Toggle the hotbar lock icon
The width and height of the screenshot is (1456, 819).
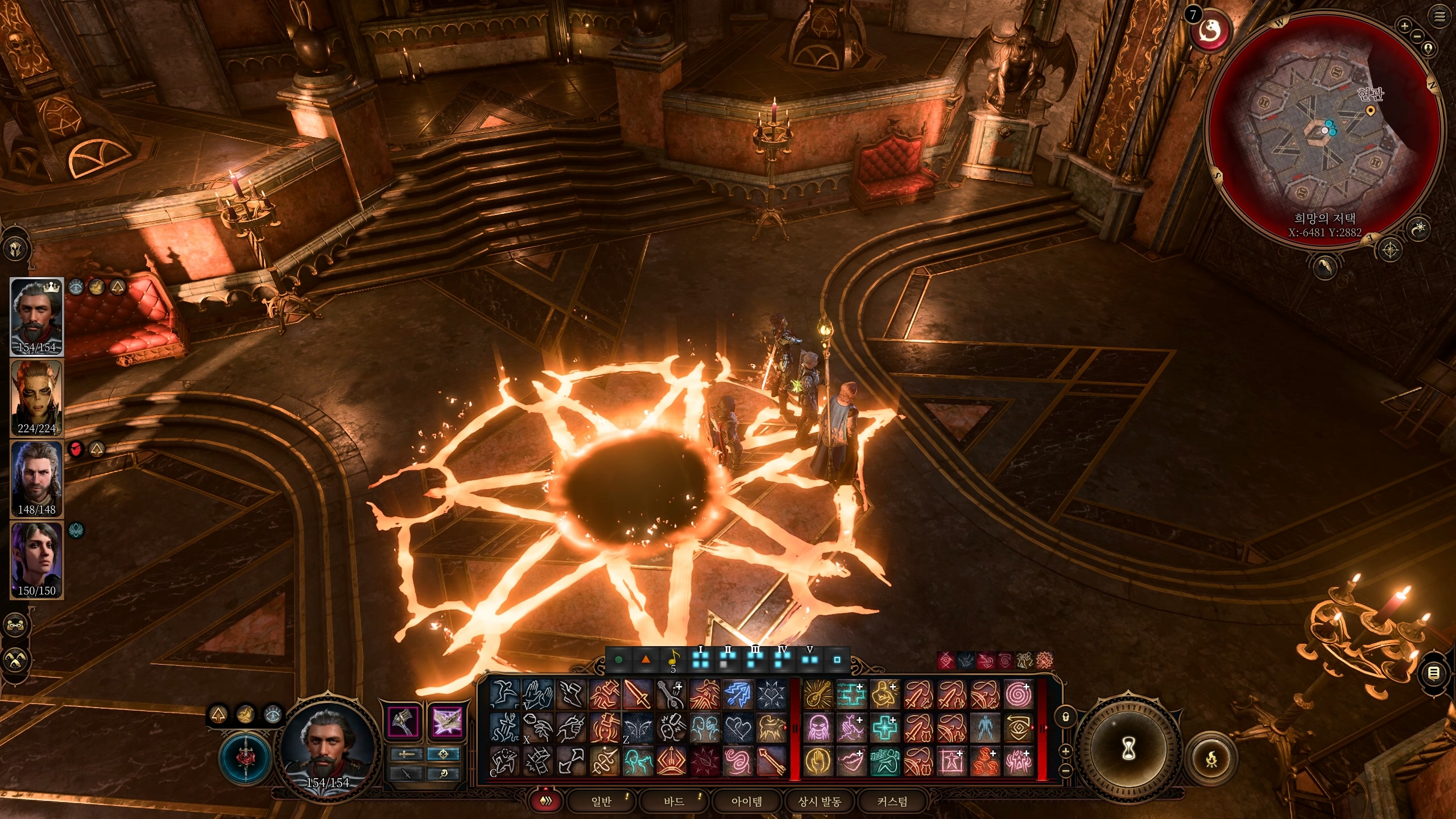tap(1066, 717)
